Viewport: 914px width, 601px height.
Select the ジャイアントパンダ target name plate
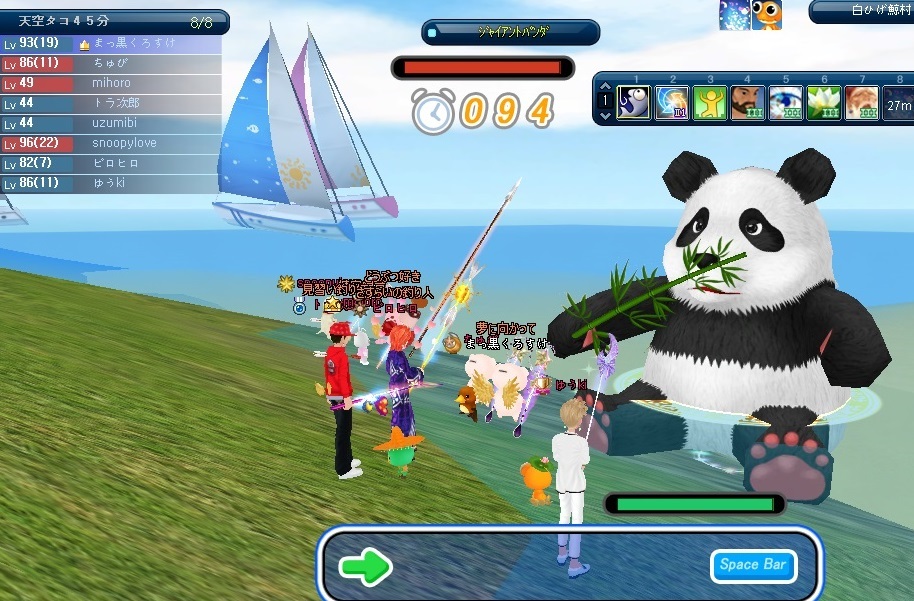pos(511,31)
